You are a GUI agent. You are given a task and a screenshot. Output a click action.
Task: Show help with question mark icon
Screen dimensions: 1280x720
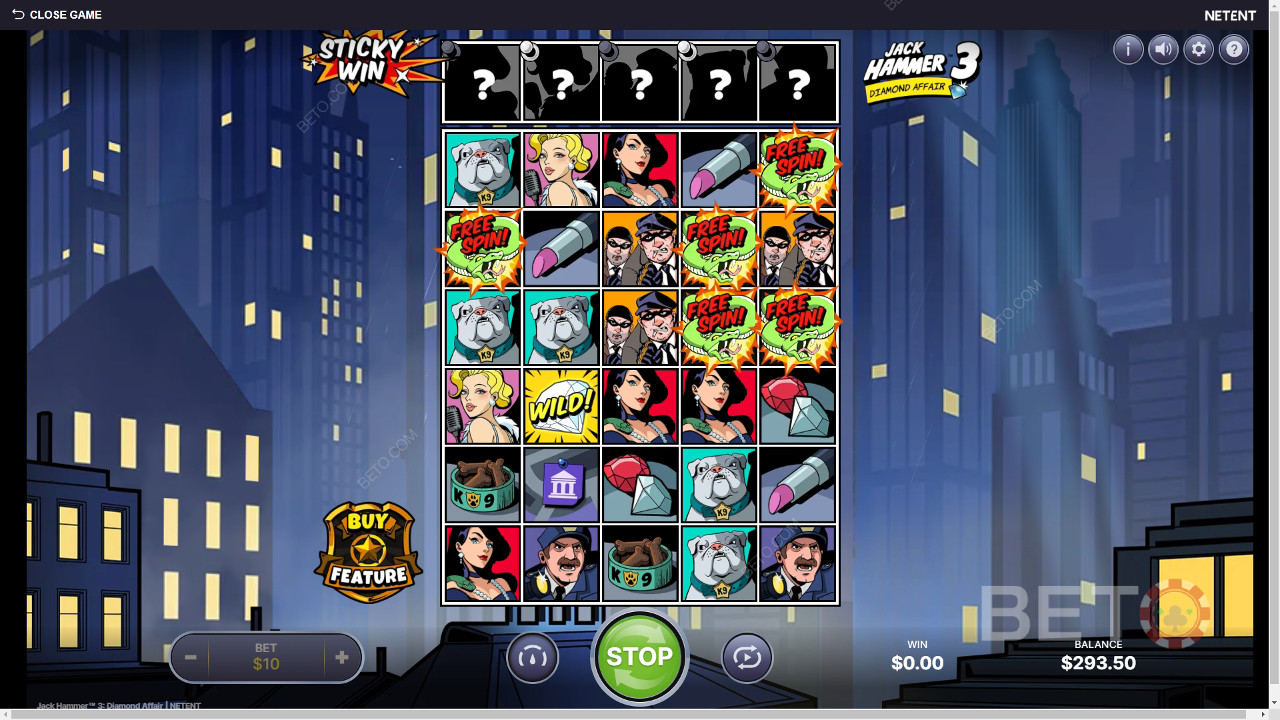(1234, 49)
